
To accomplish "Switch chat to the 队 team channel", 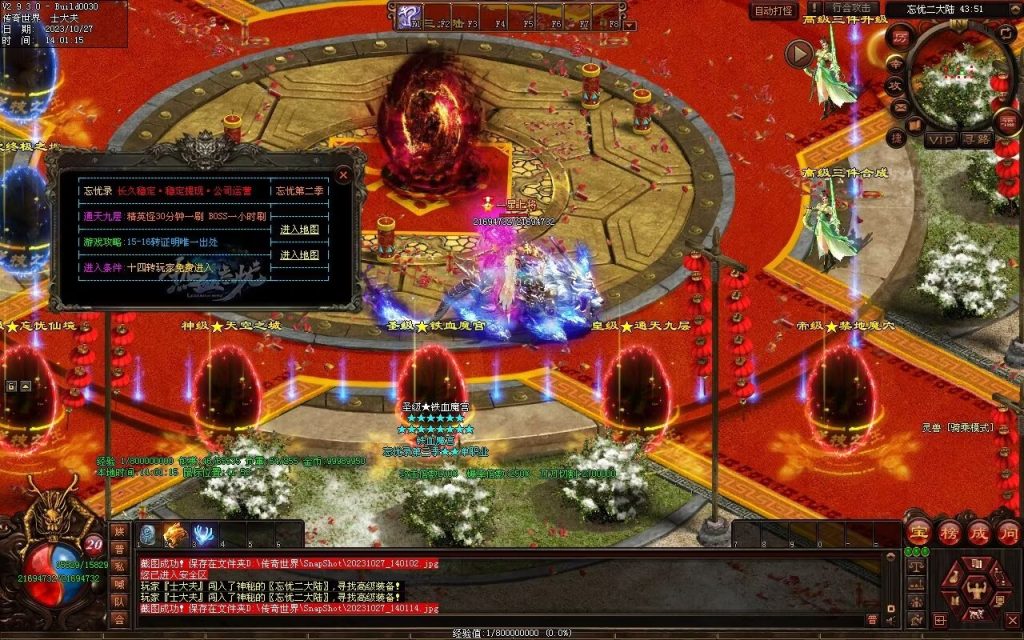I will pos(119,601).
